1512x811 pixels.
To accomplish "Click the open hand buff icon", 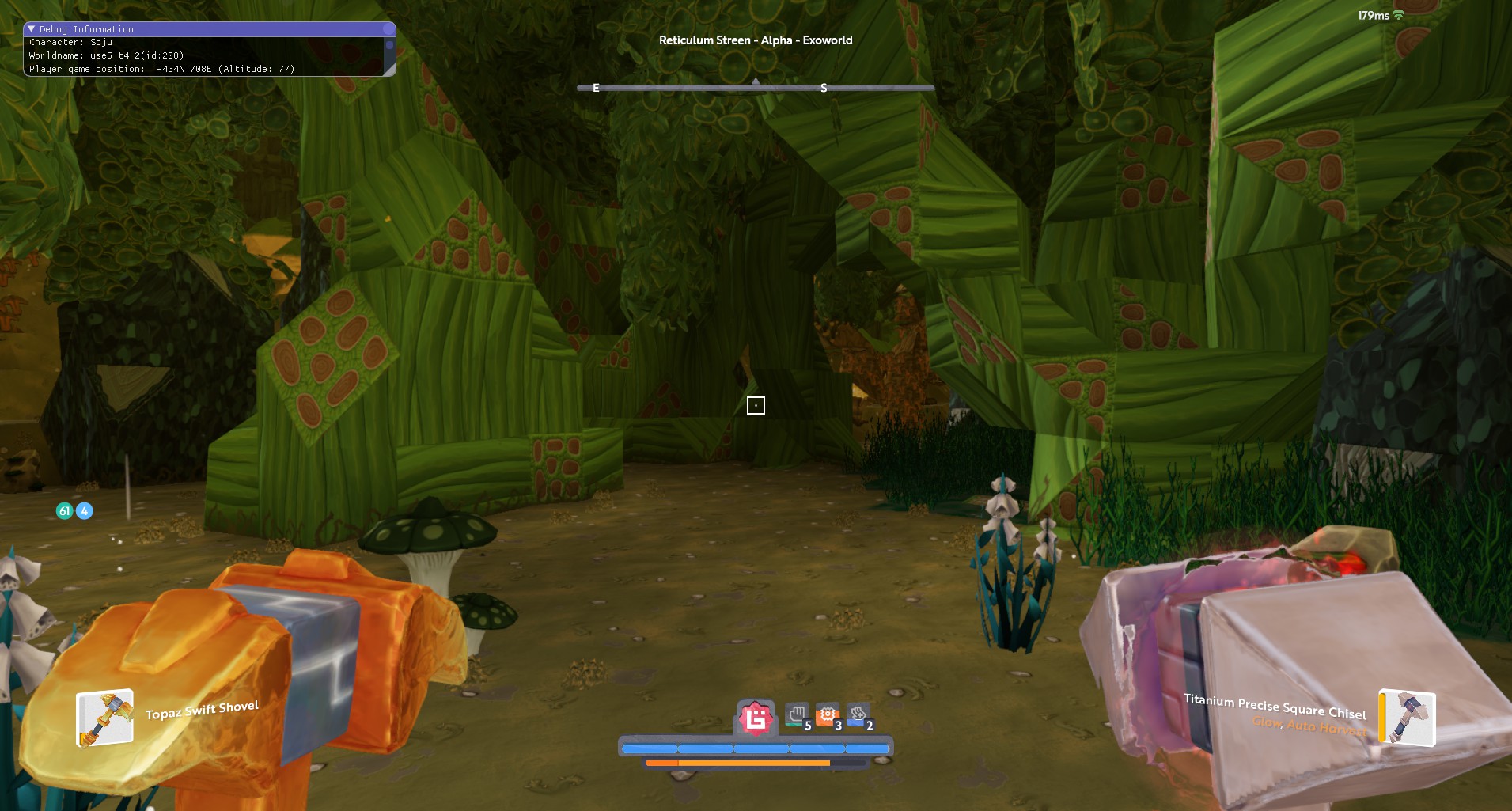I will click(797, 715).
